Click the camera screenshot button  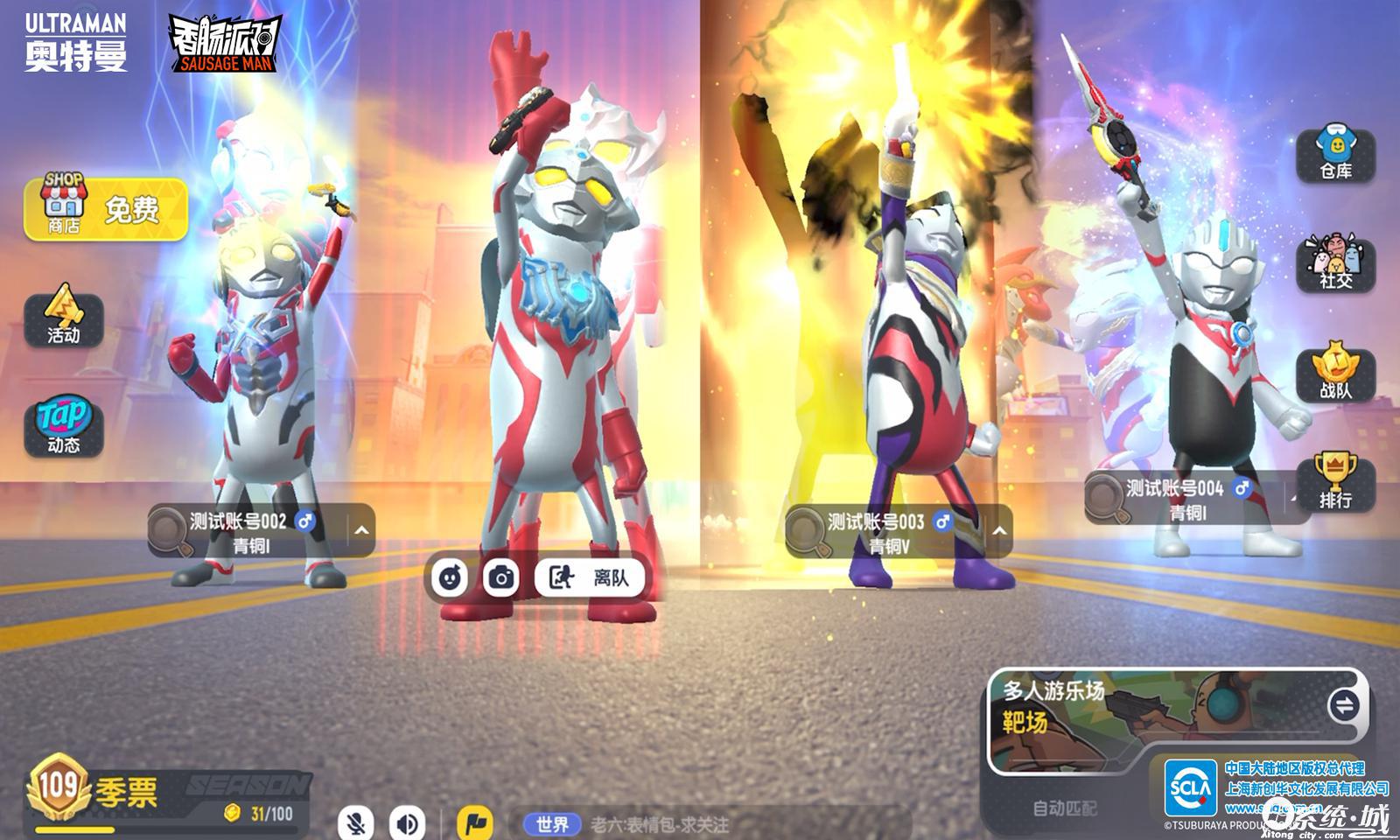[x=501, y=577]
